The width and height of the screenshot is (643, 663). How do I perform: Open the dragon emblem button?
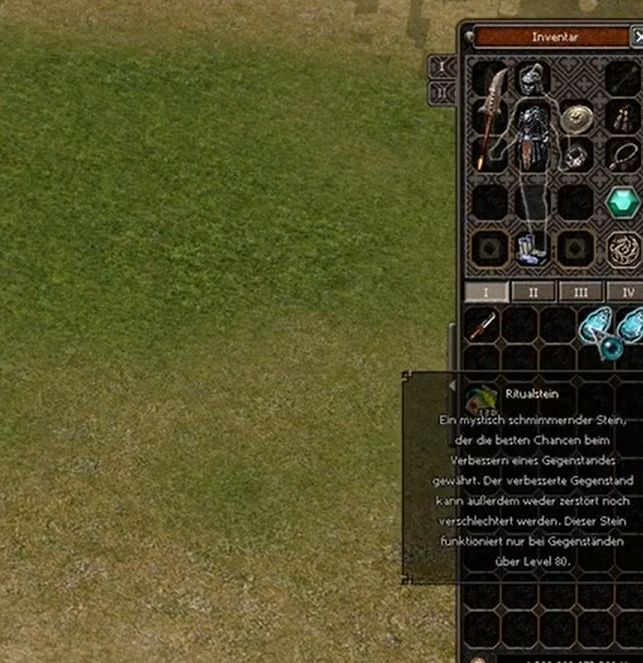tap(623, 247)
